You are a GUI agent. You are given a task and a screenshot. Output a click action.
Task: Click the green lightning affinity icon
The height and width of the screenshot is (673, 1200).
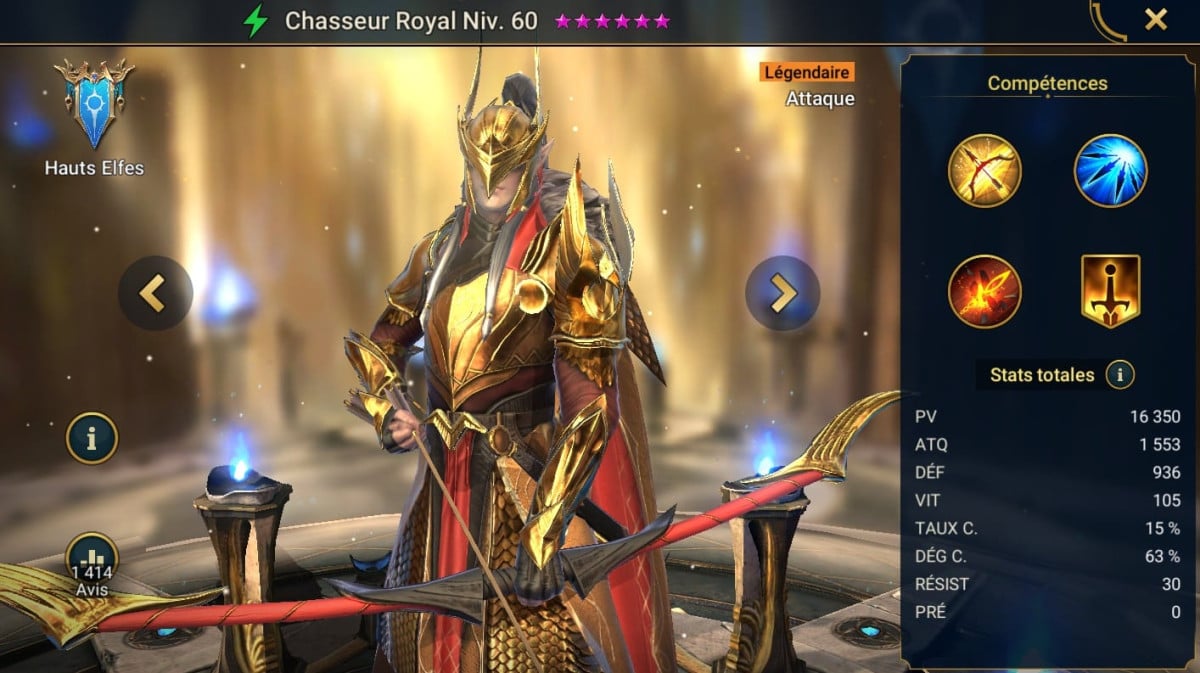(x=256, y=21)
